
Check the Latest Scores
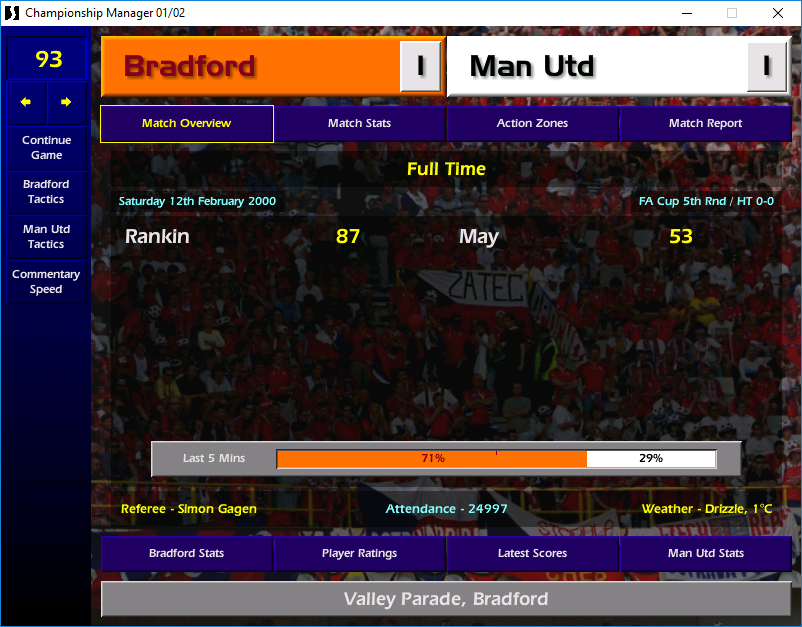(532, 553)
